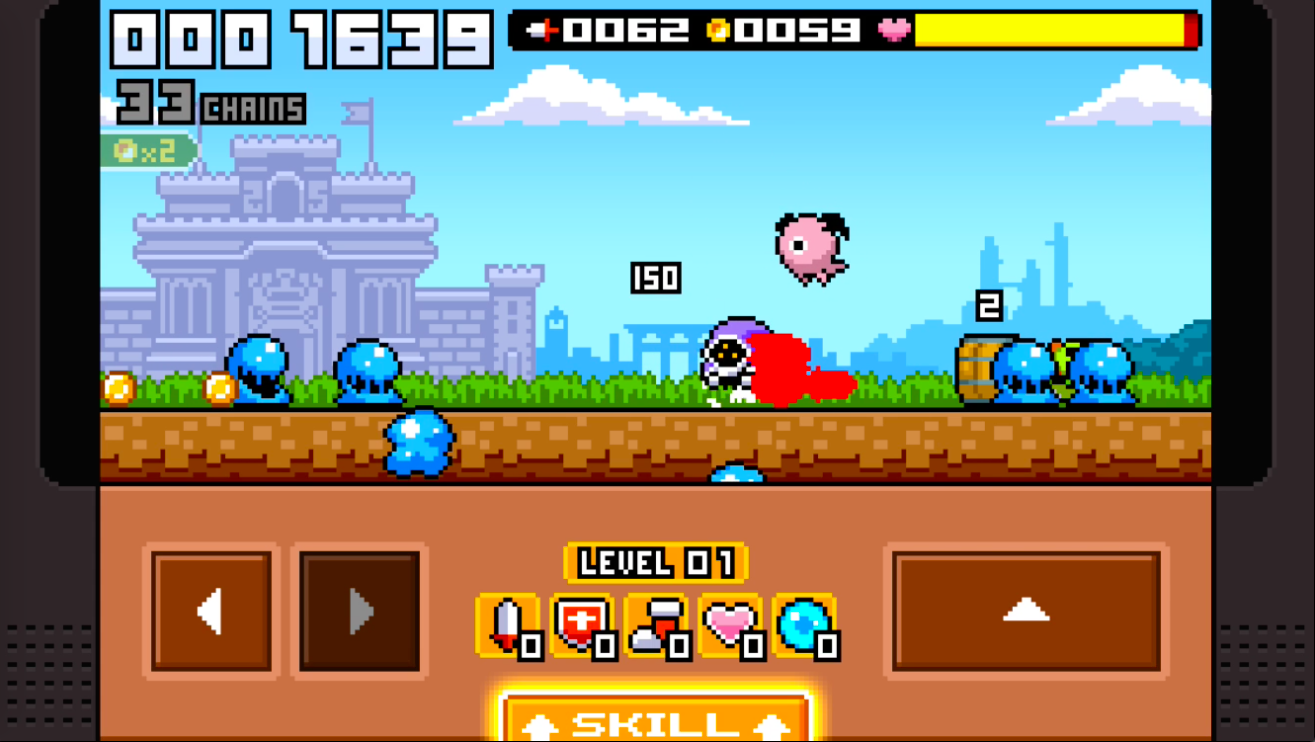Hit the up arrow jump button
Viewport: 1315px width, 742px height.
coord(1026,611)
